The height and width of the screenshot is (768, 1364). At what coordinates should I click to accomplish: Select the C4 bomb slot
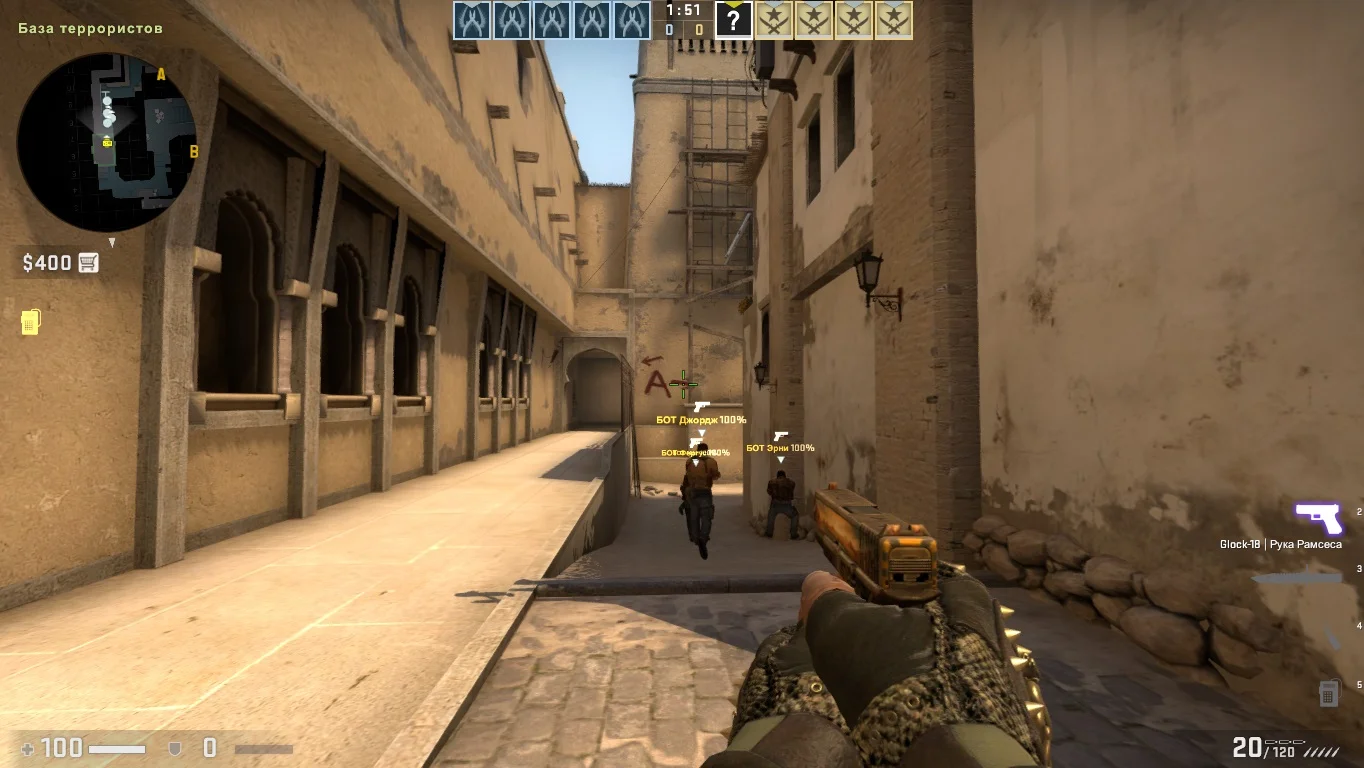coord(1328,692)
